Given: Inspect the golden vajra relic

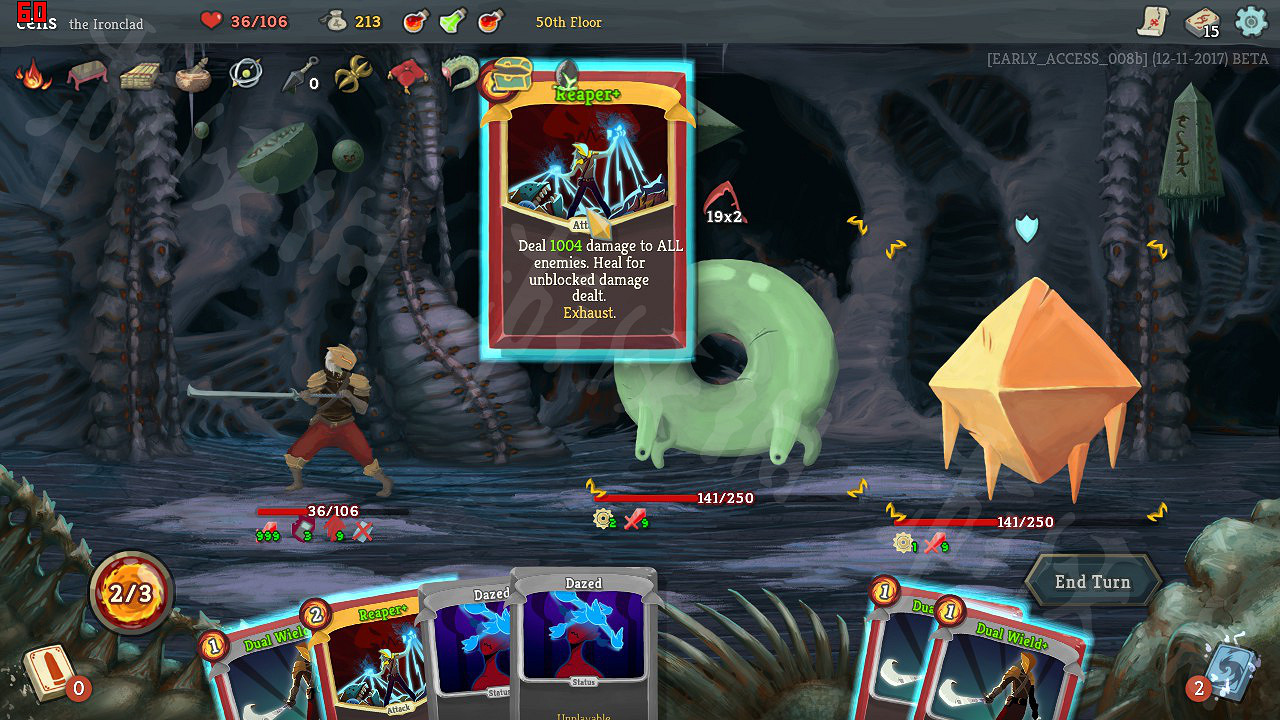Looking at the screenshot, I should click(352, 75).
